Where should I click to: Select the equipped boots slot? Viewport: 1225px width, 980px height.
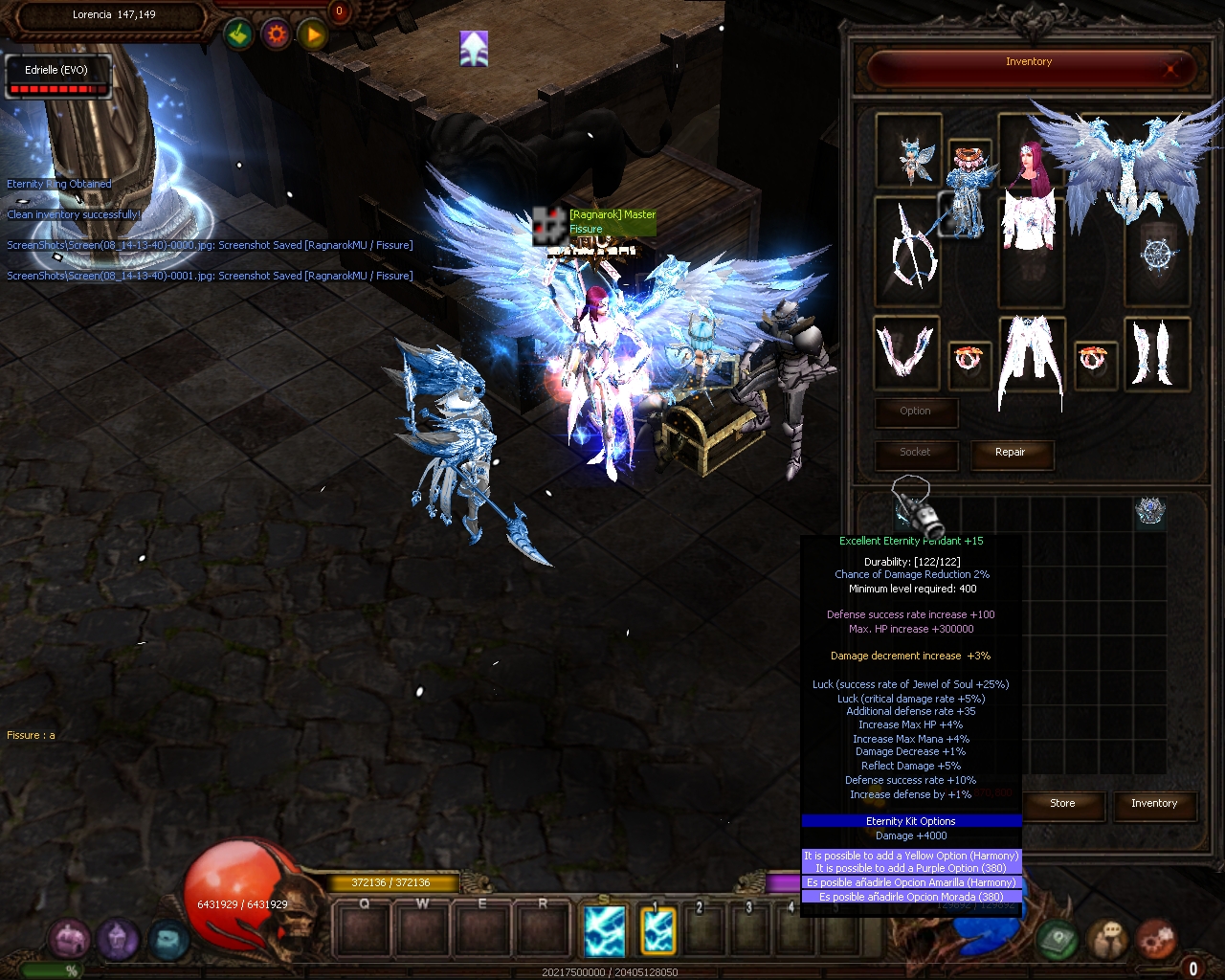(x=1156, y=352)
